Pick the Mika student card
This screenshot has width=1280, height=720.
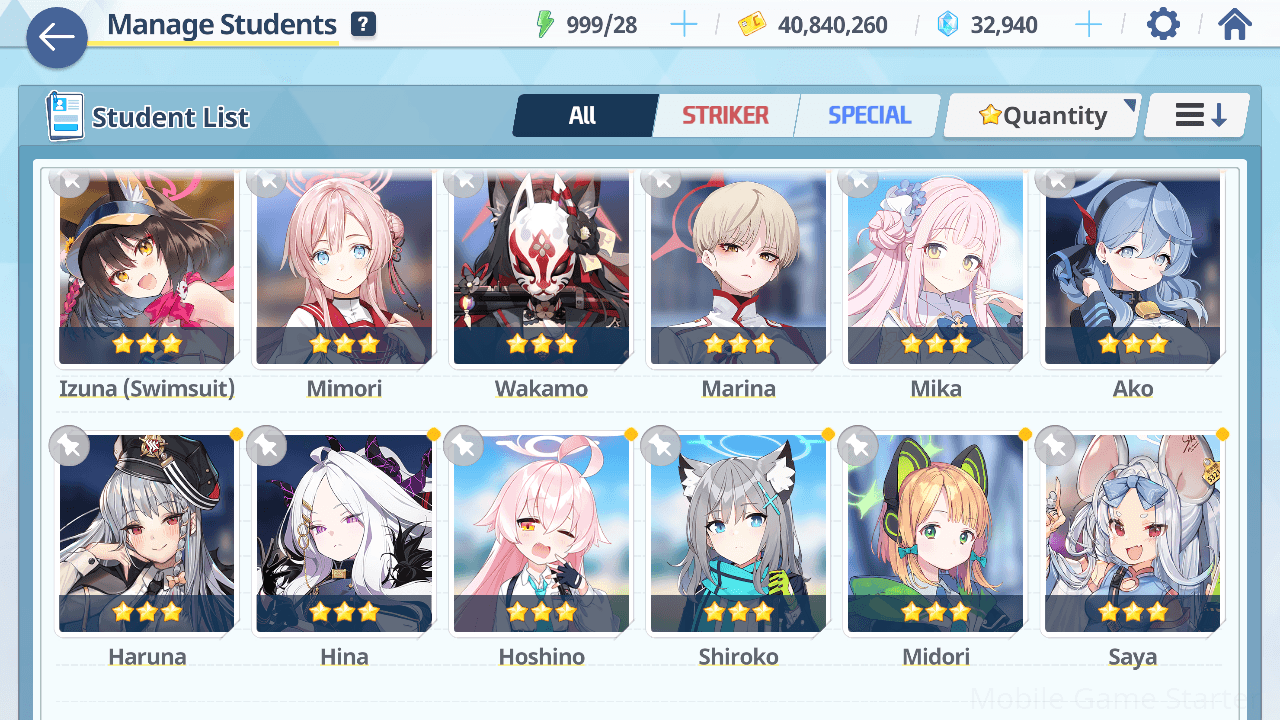coord(935,270)
